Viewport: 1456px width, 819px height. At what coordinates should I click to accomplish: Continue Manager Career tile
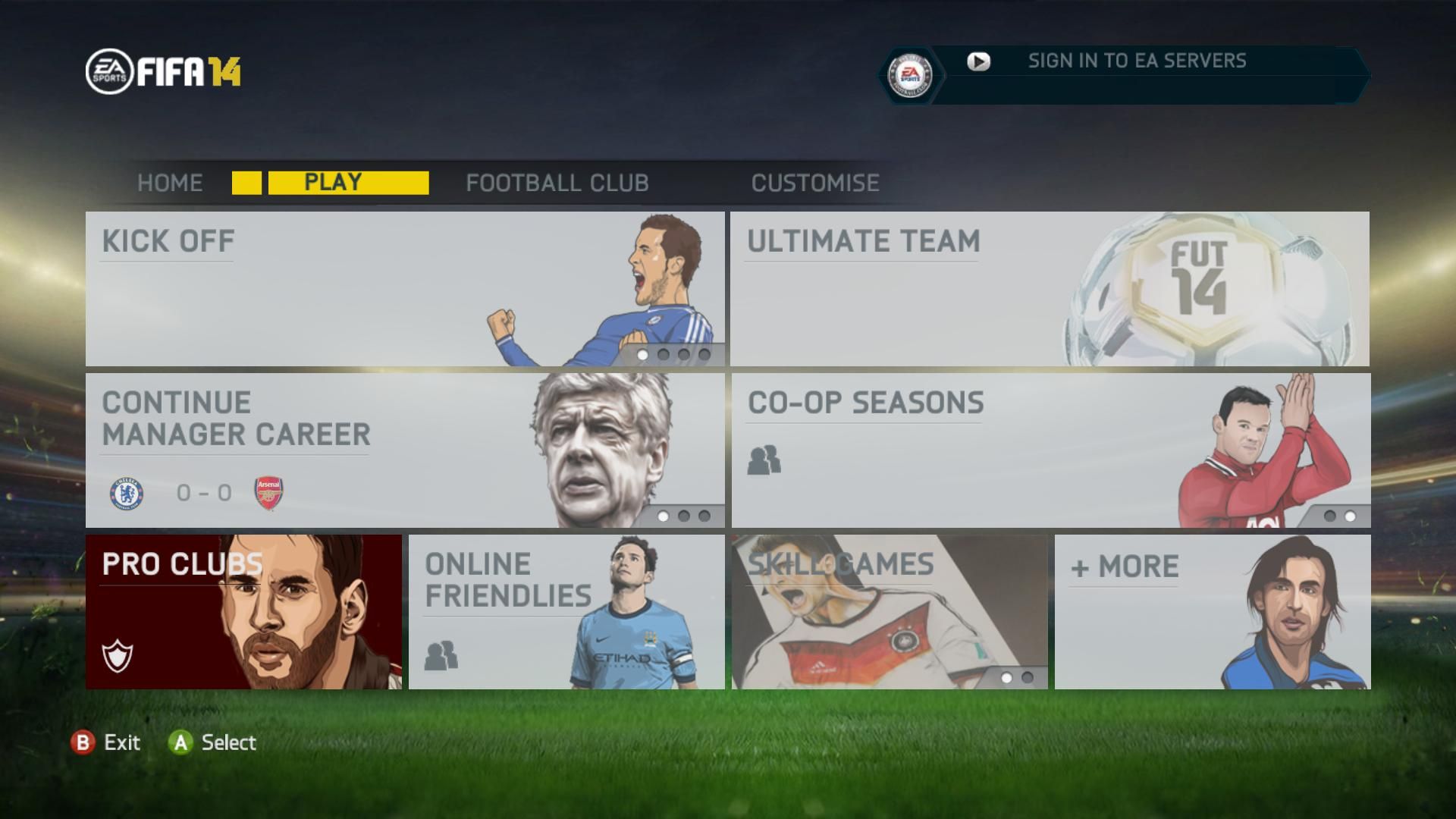404,450
